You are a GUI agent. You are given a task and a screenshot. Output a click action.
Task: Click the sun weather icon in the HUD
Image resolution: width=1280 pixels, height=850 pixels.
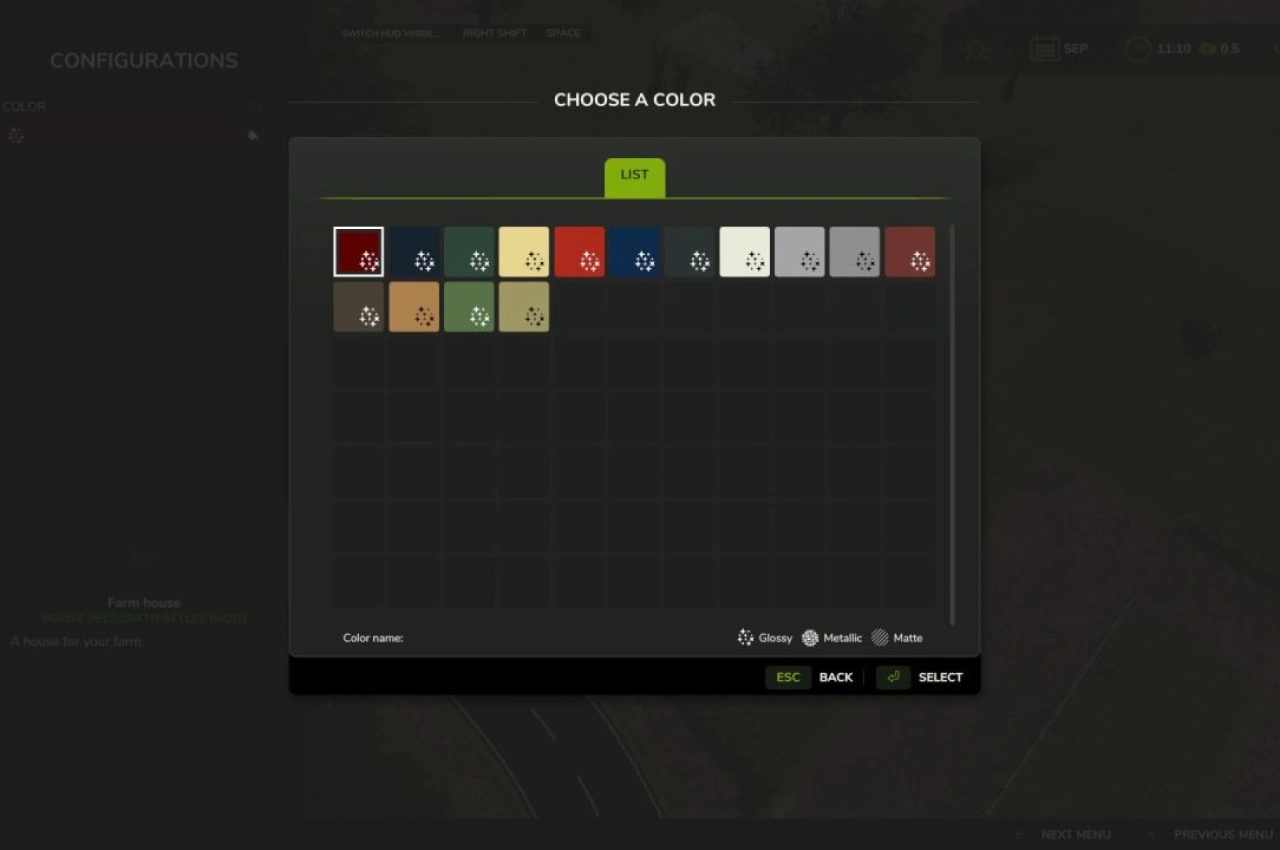(975, 48)
